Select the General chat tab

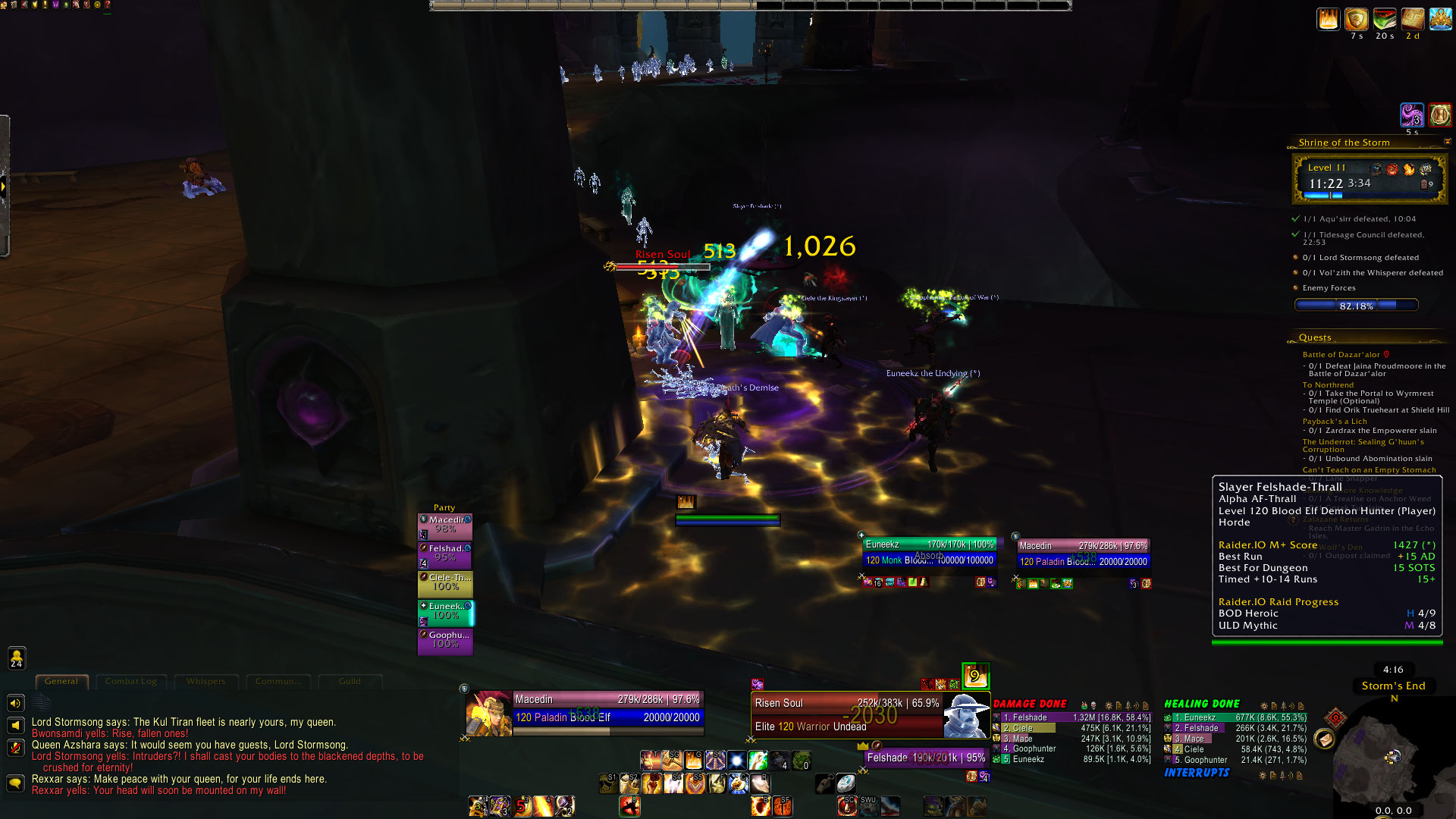[x=61, y=681]
